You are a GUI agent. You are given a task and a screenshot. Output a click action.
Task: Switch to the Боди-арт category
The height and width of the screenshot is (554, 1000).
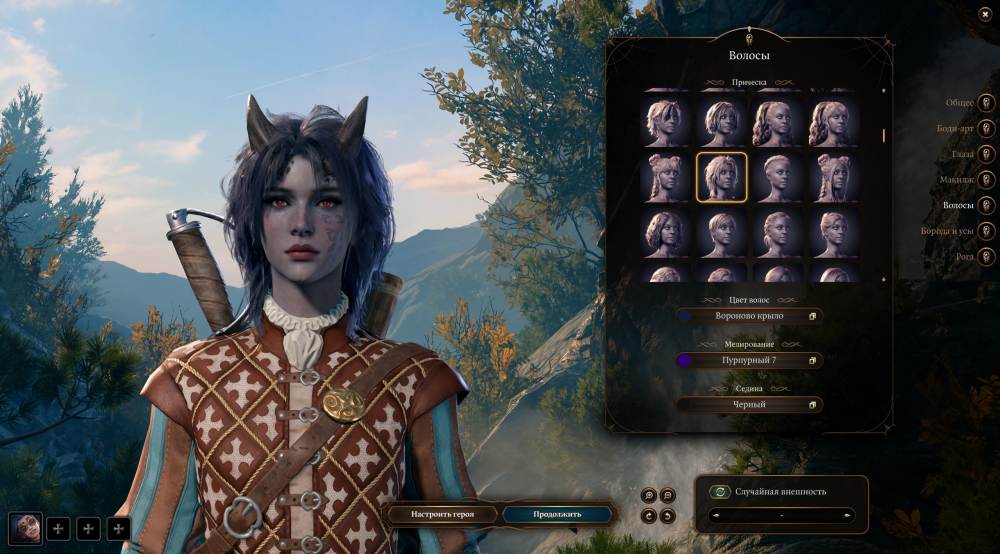[x=986, y=128]
